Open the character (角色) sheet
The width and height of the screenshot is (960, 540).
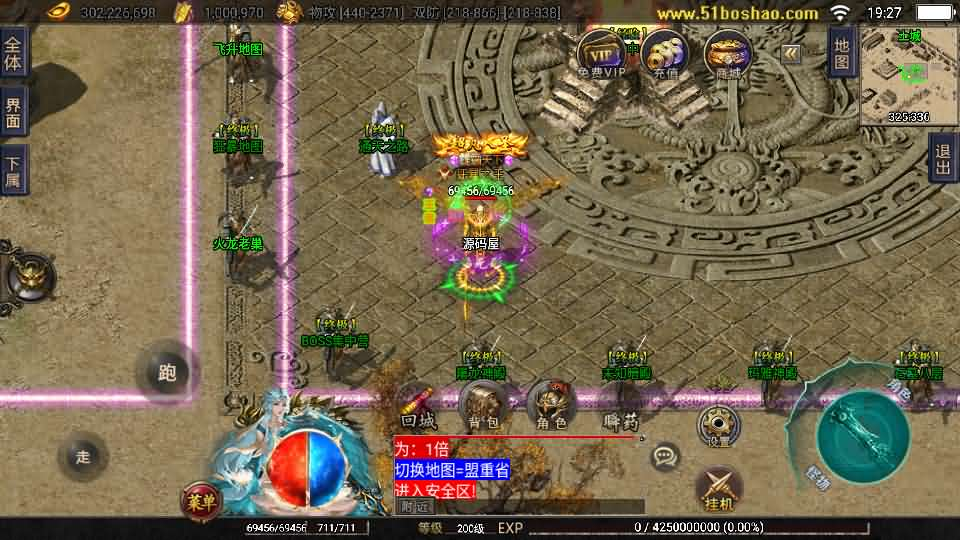[550, 407]
